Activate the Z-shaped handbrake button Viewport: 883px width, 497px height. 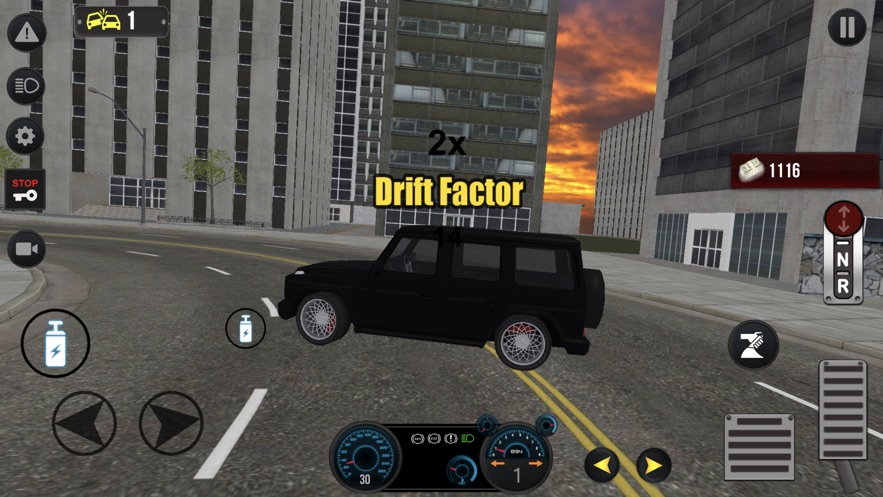pyautogui.click(x=753, y=345)
